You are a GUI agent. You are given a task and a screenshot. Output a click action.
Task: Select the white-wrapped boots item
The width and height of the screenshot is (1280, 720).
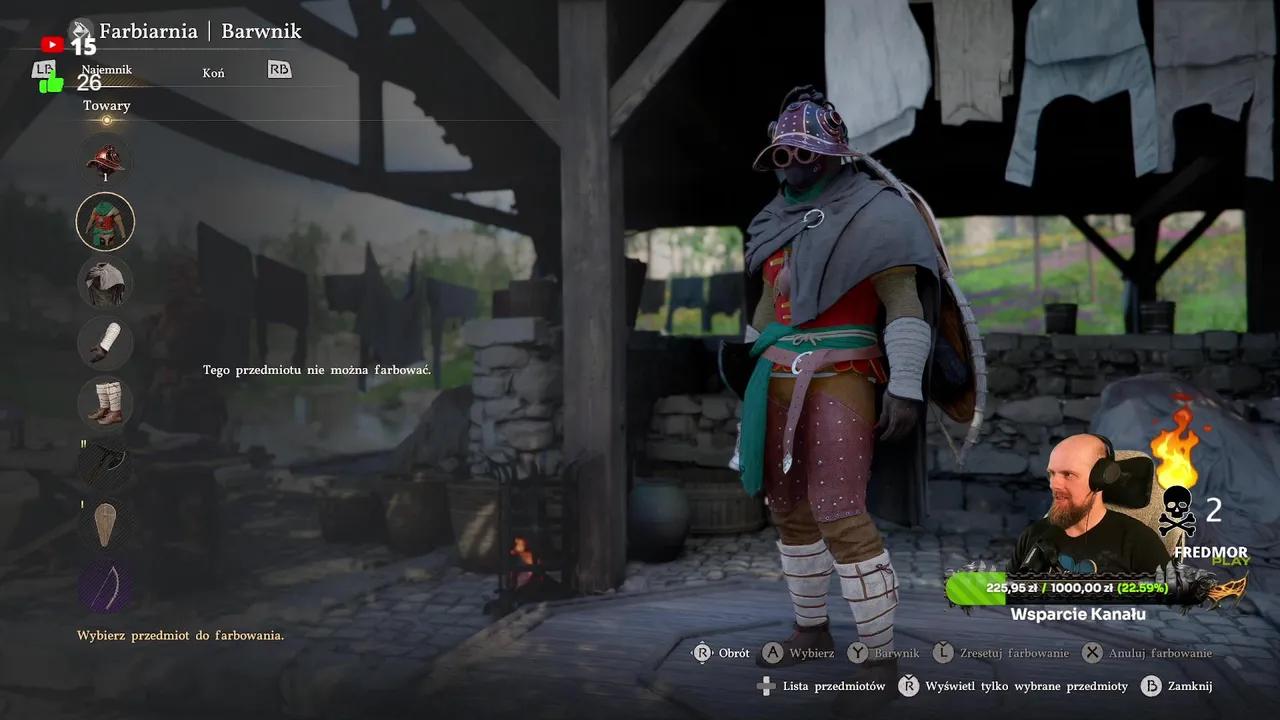[x=105, y=402]
